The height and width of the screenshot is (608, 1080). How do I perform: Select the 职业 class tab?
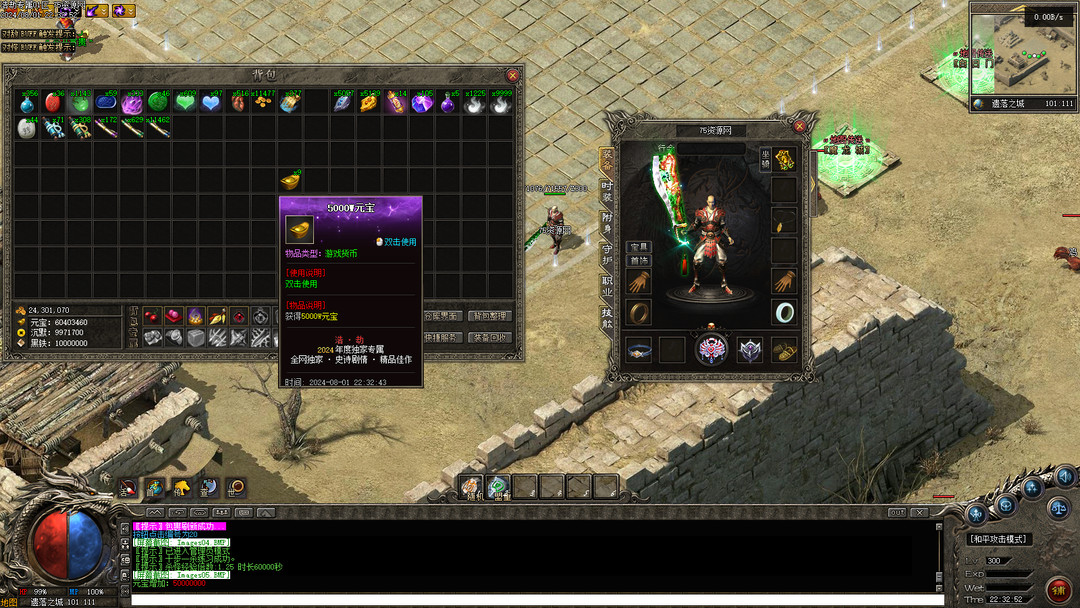[x=607, y=286]
